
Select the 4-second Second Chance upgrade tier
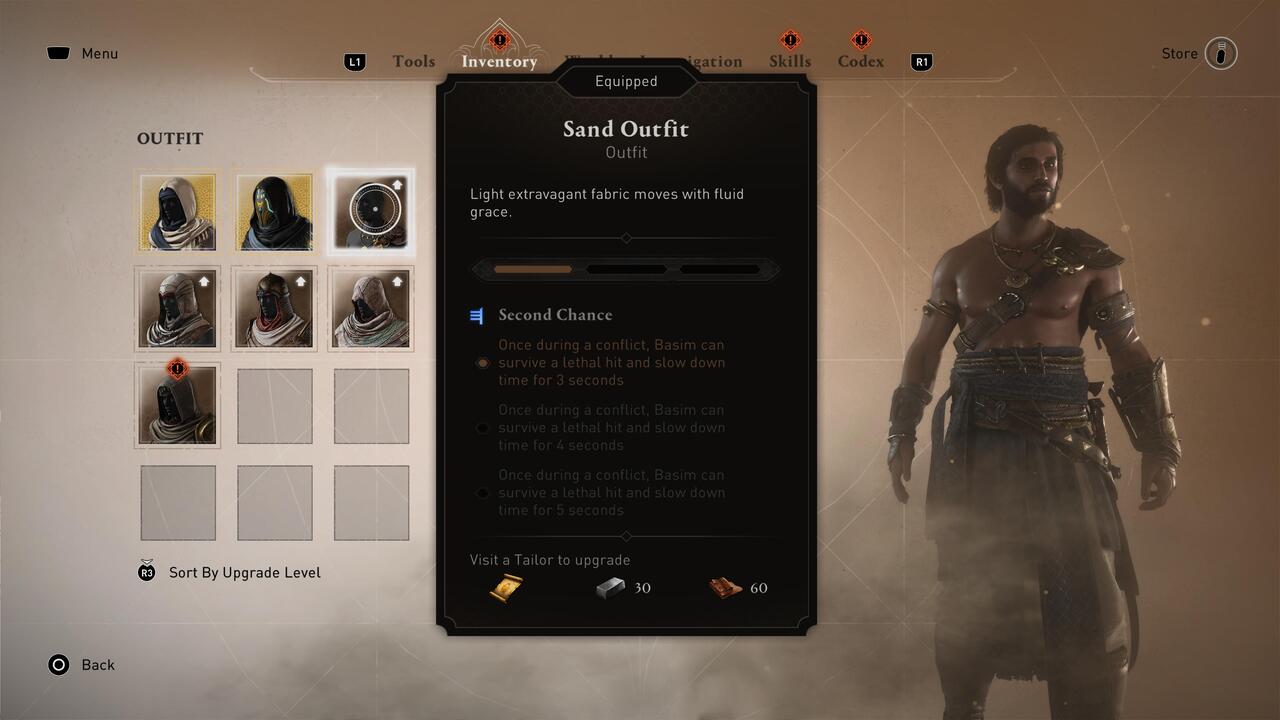(483, 428)
